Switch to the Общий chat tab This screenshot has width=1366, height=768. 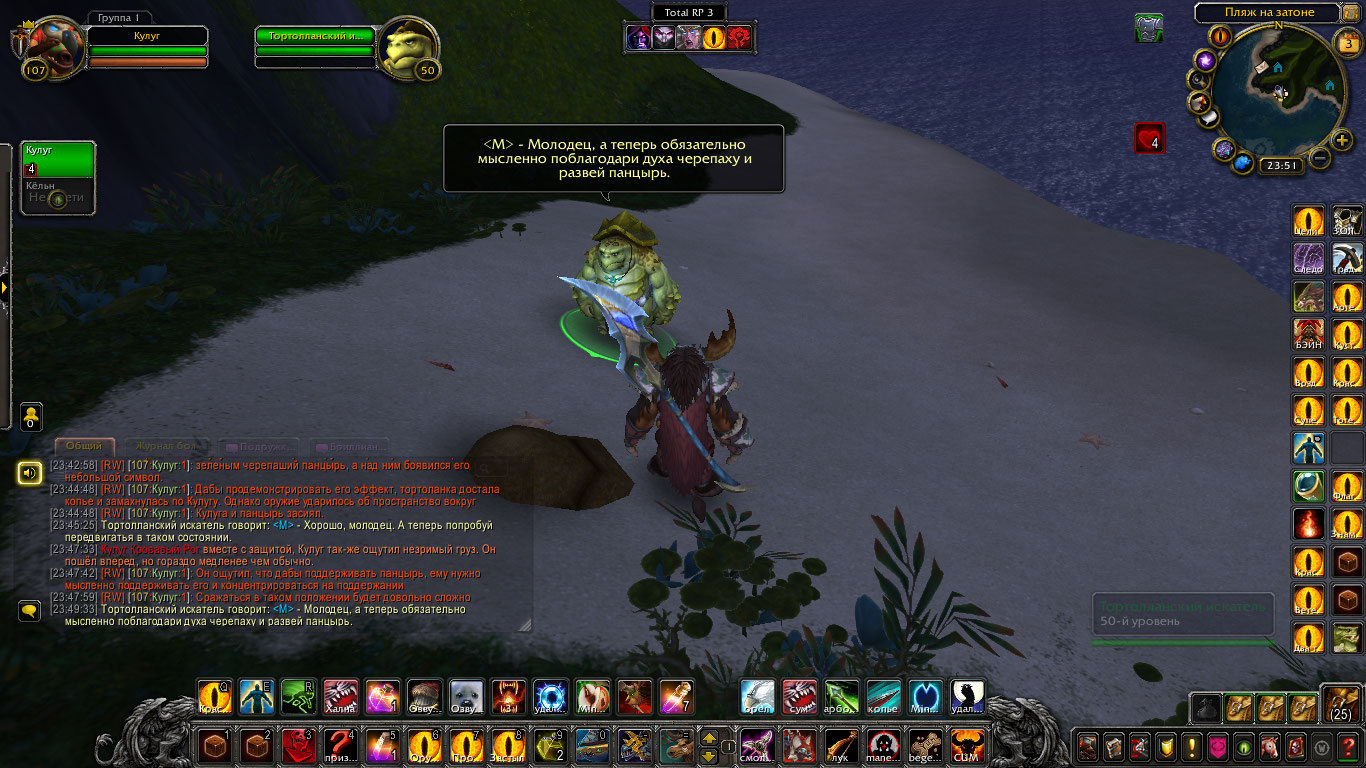tap(84, 446)
